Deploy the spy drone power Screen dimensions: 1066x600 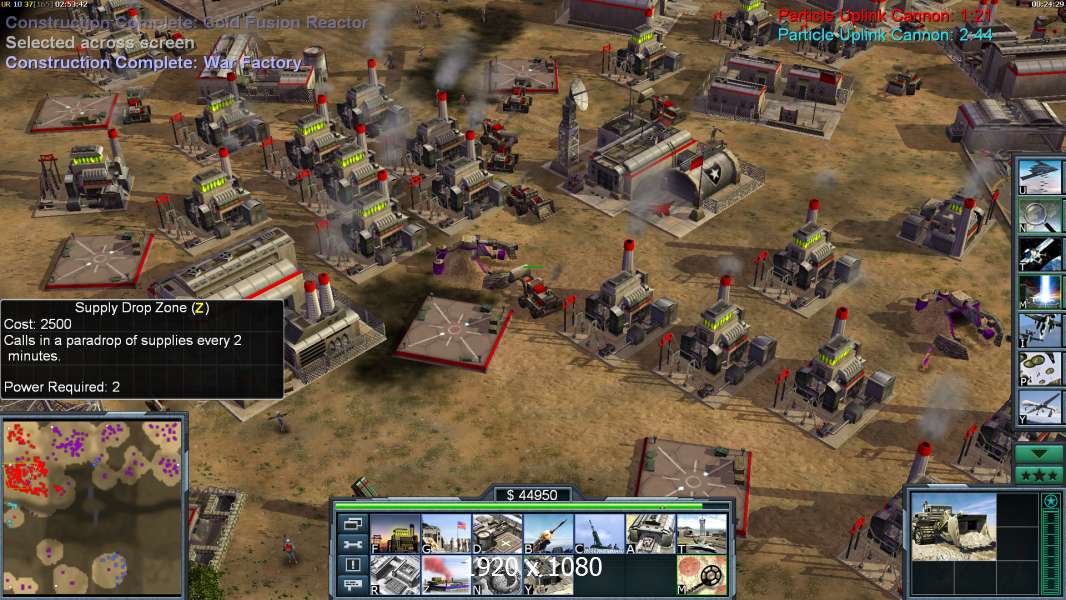pos(1039,407)
